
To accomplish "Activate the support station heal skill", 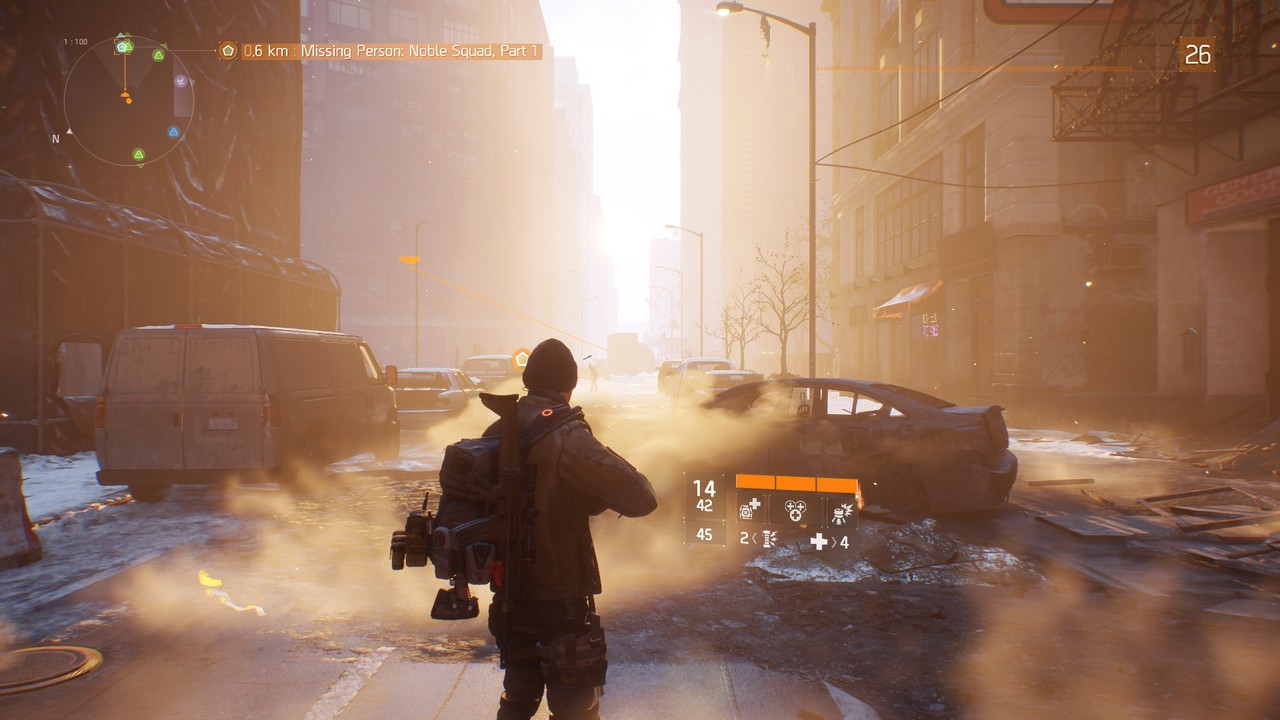I will (750, 511).
